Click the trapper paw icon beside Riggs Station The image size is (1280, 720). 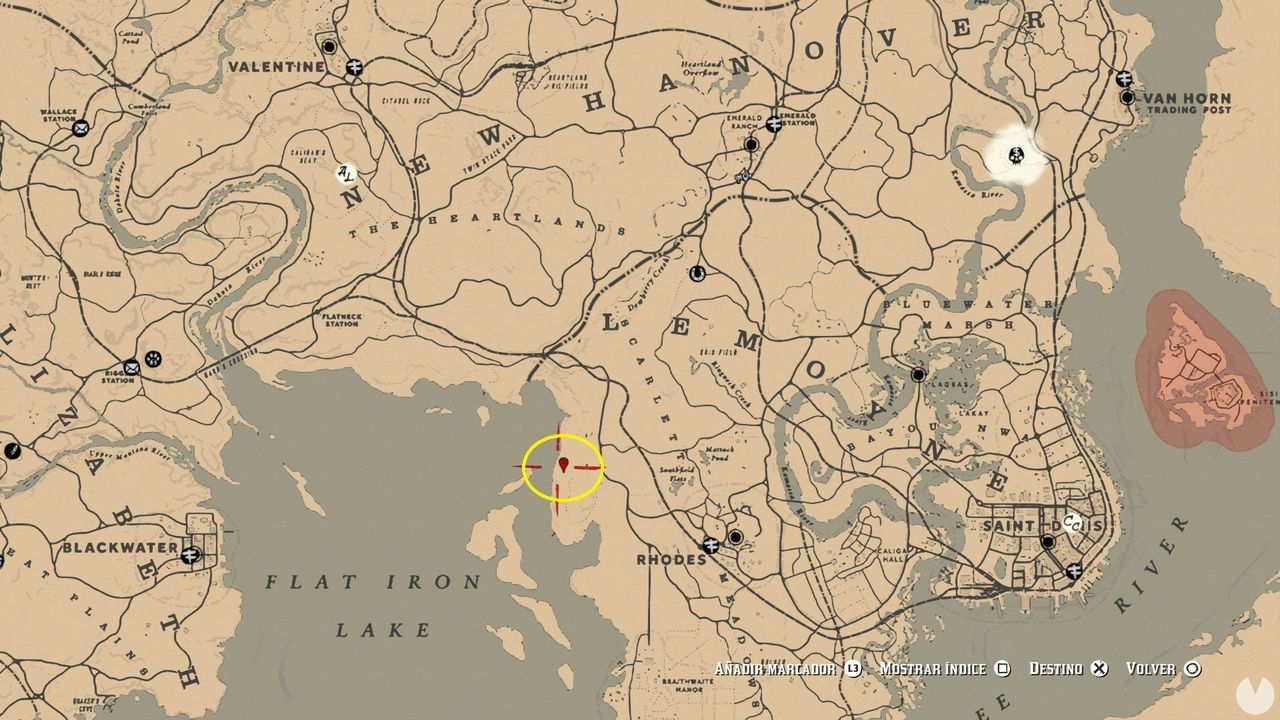(x=152, y=359)
